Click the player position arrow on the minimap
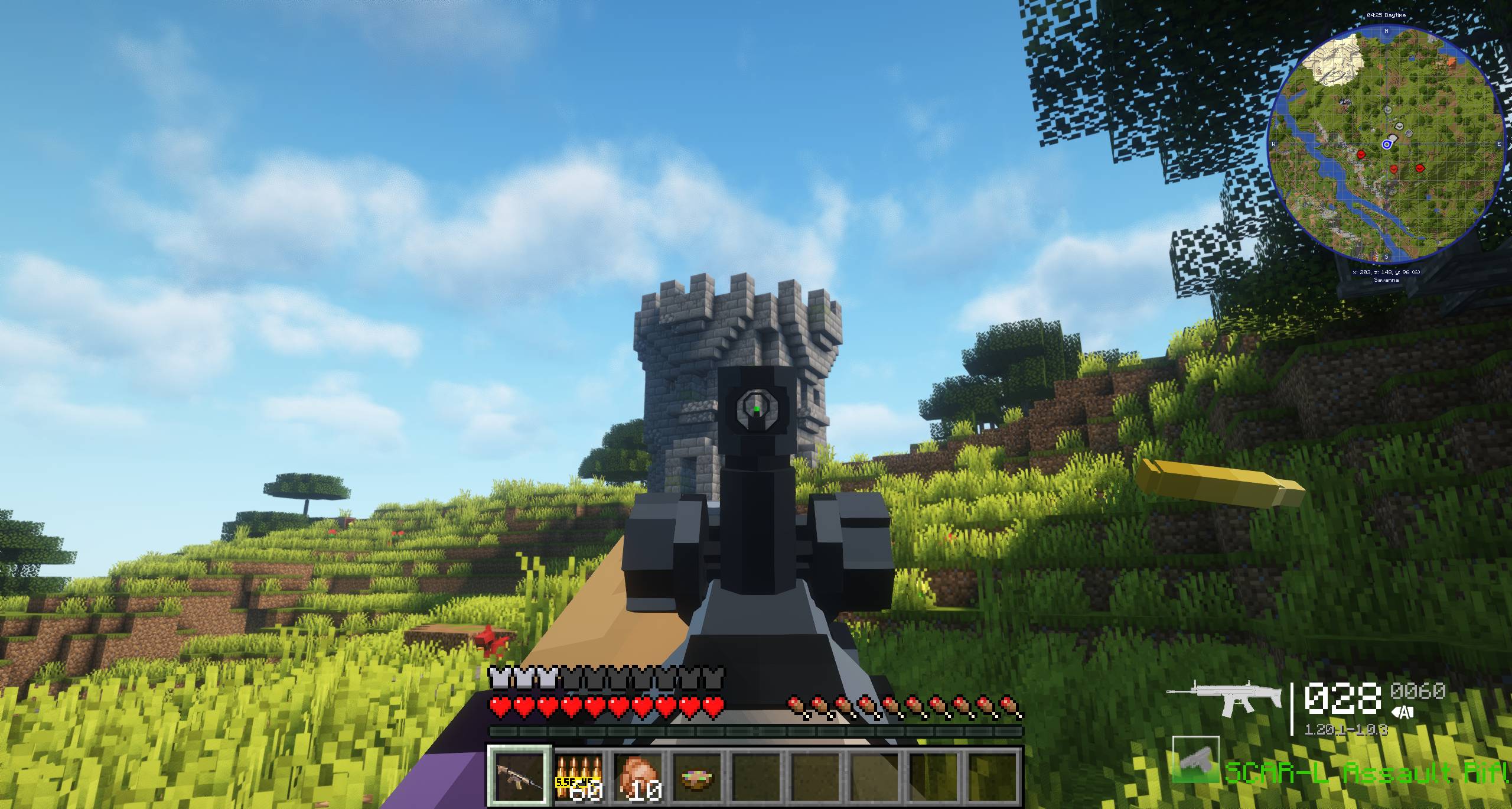Screen dimensions: 1512x809 tap(1386, 144)
